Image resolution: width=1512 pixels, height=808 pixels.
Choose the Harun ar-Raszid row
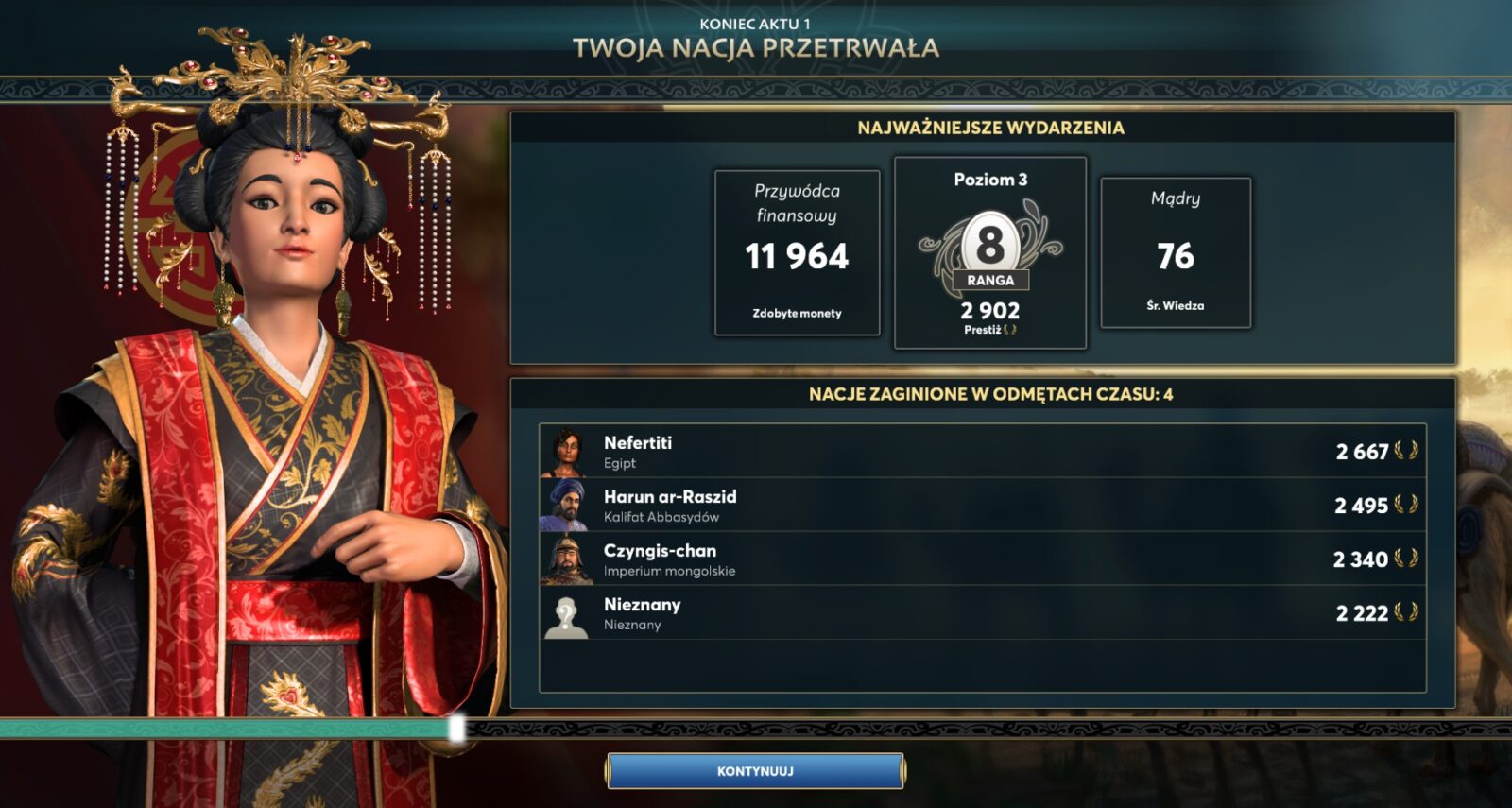tap(982, 506)
